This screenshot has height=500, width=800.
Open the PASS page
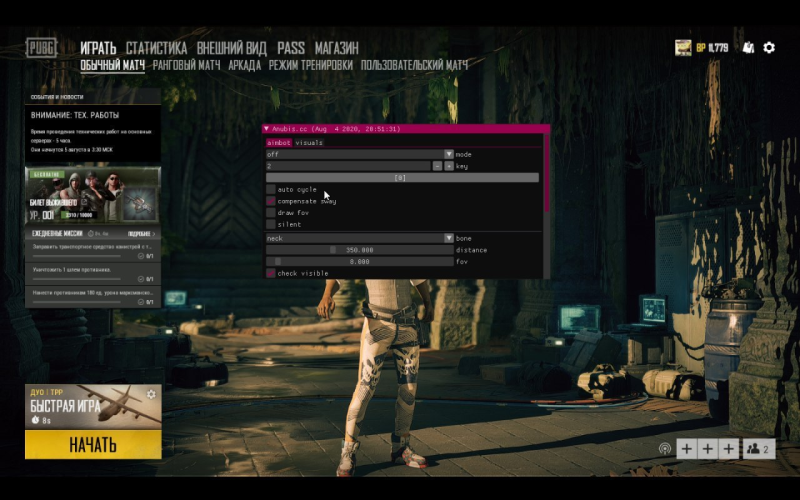[x=291, y=48]
